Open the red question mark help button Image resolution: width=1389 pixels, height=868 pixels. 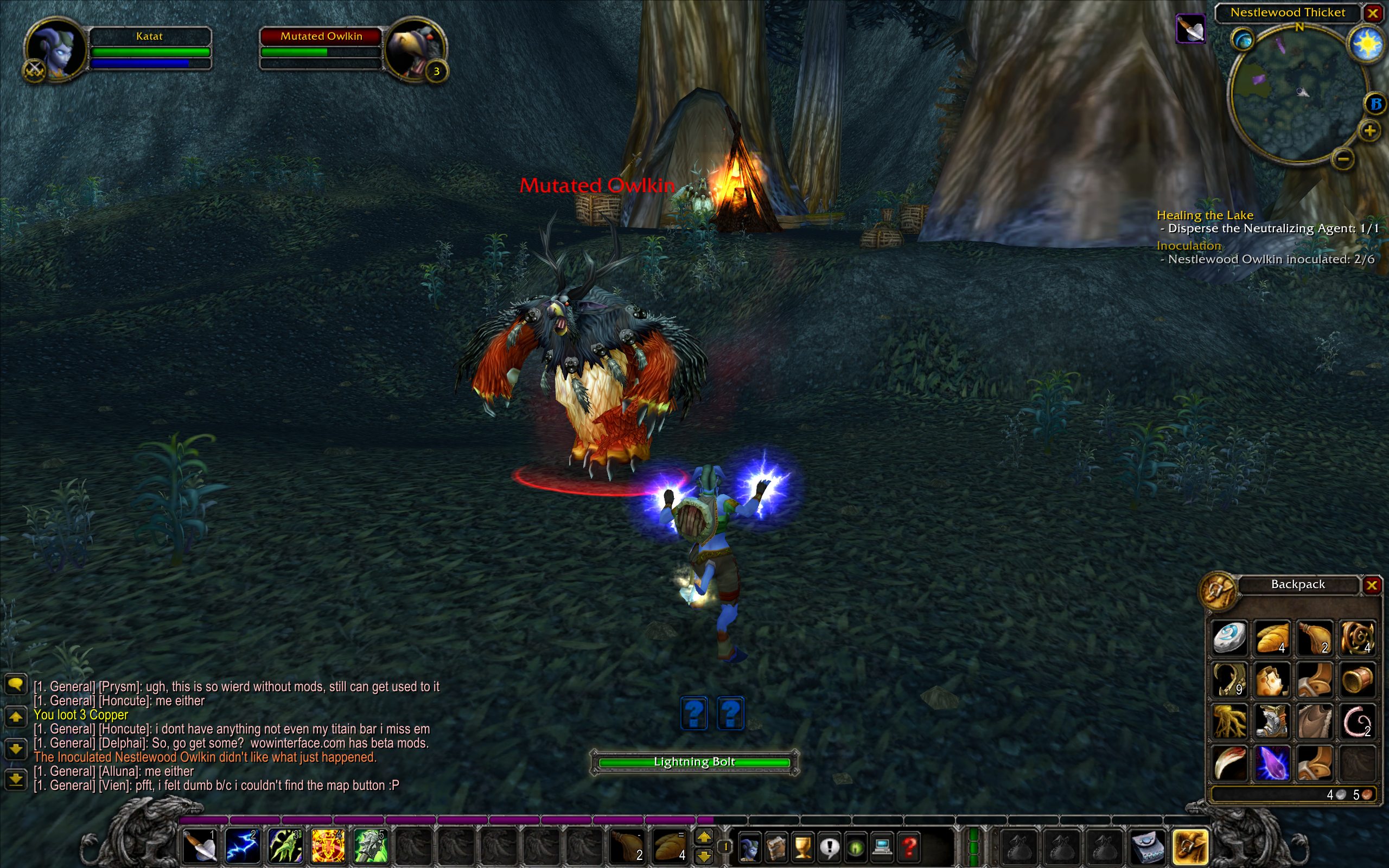[x=909, y=847]
